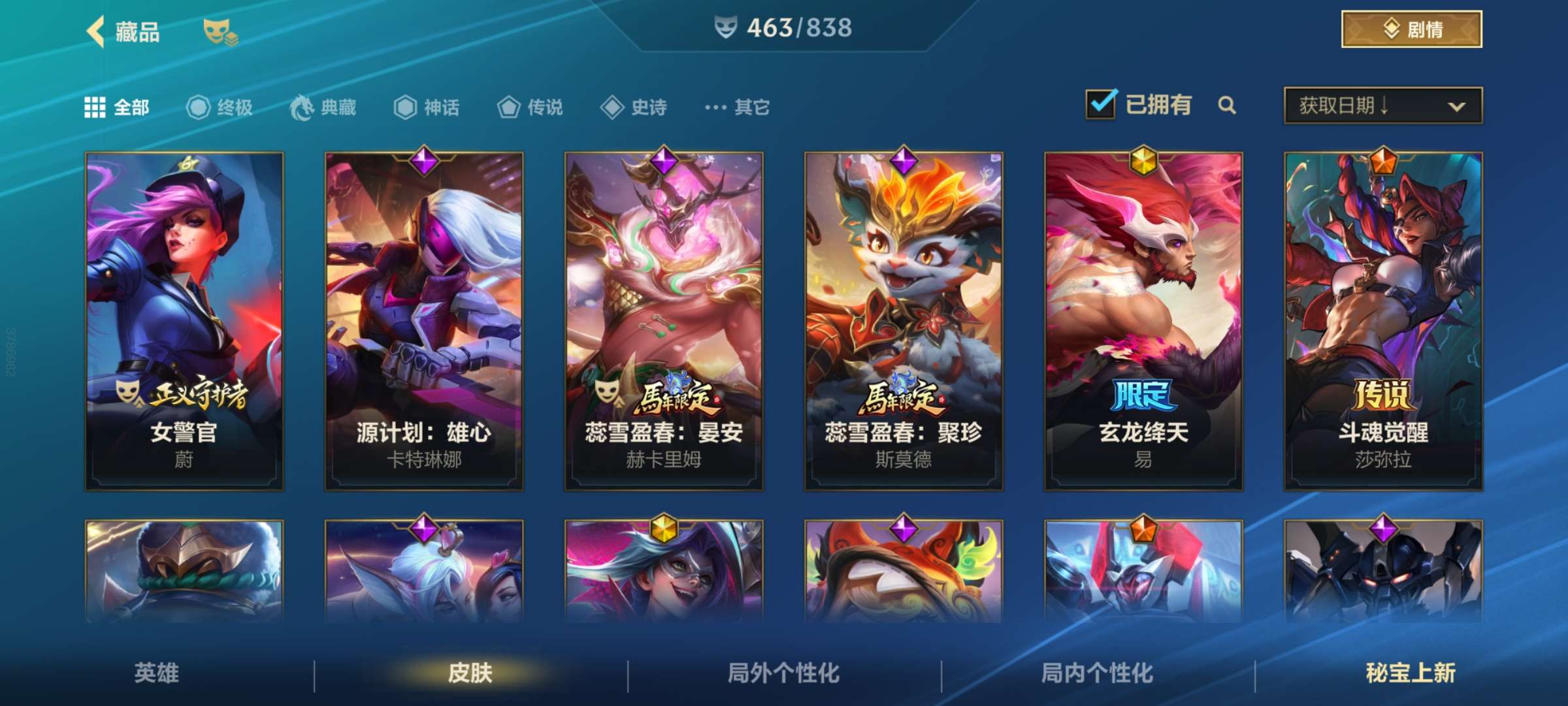Open search with the magnifier icon

tap(1227, 105)
